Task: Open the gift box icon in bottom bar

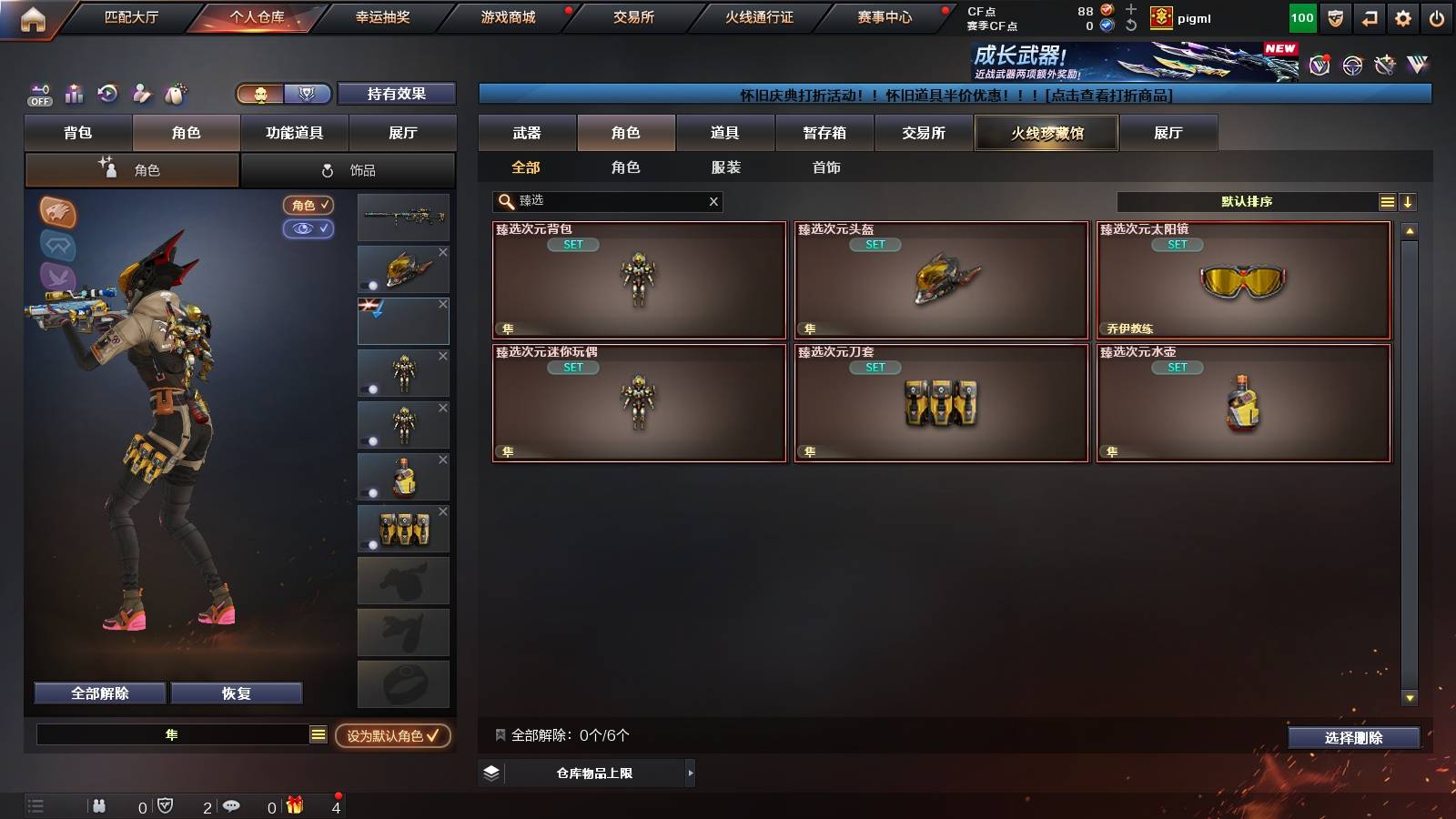Action: coord(294,805)
